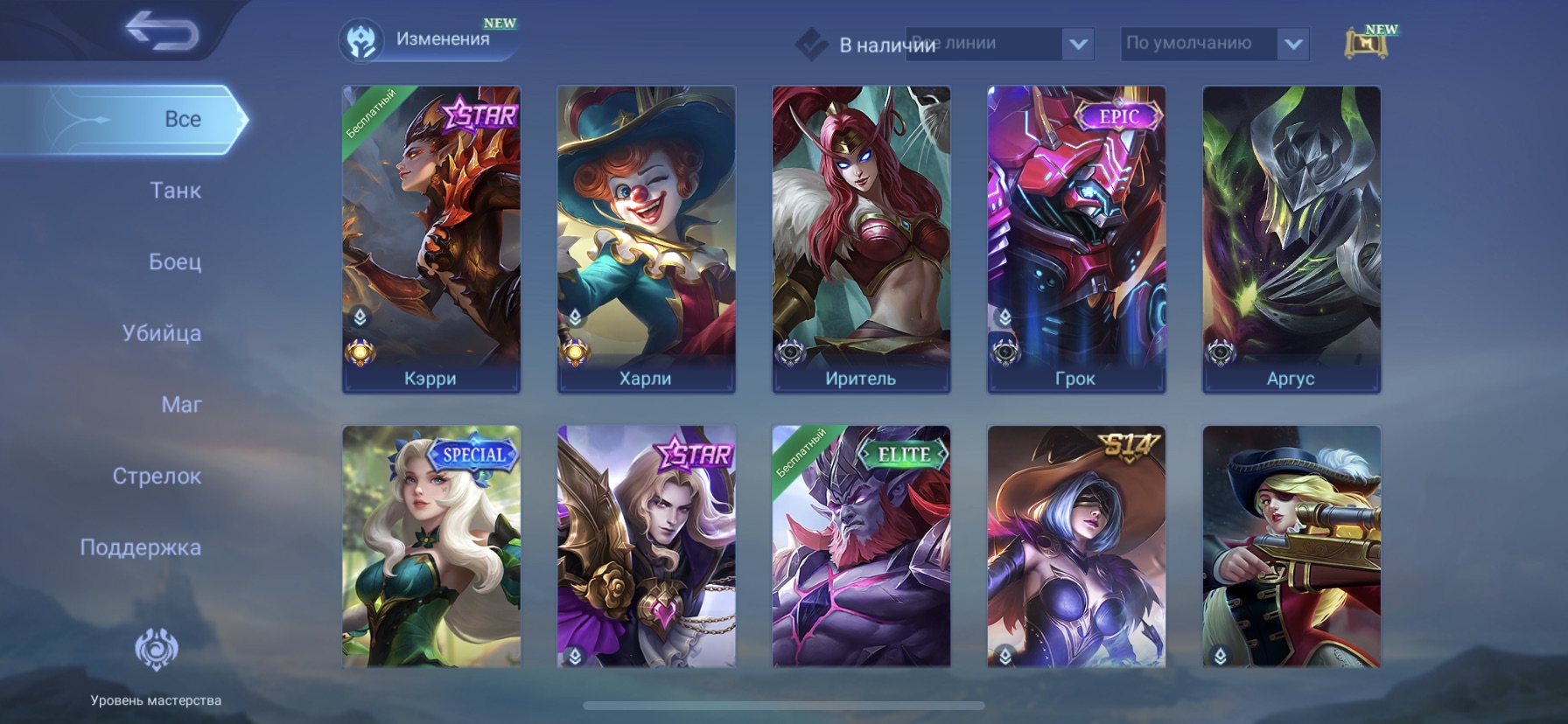
Task: Select the Аргус hero card
Action: tap(1291, 239)
